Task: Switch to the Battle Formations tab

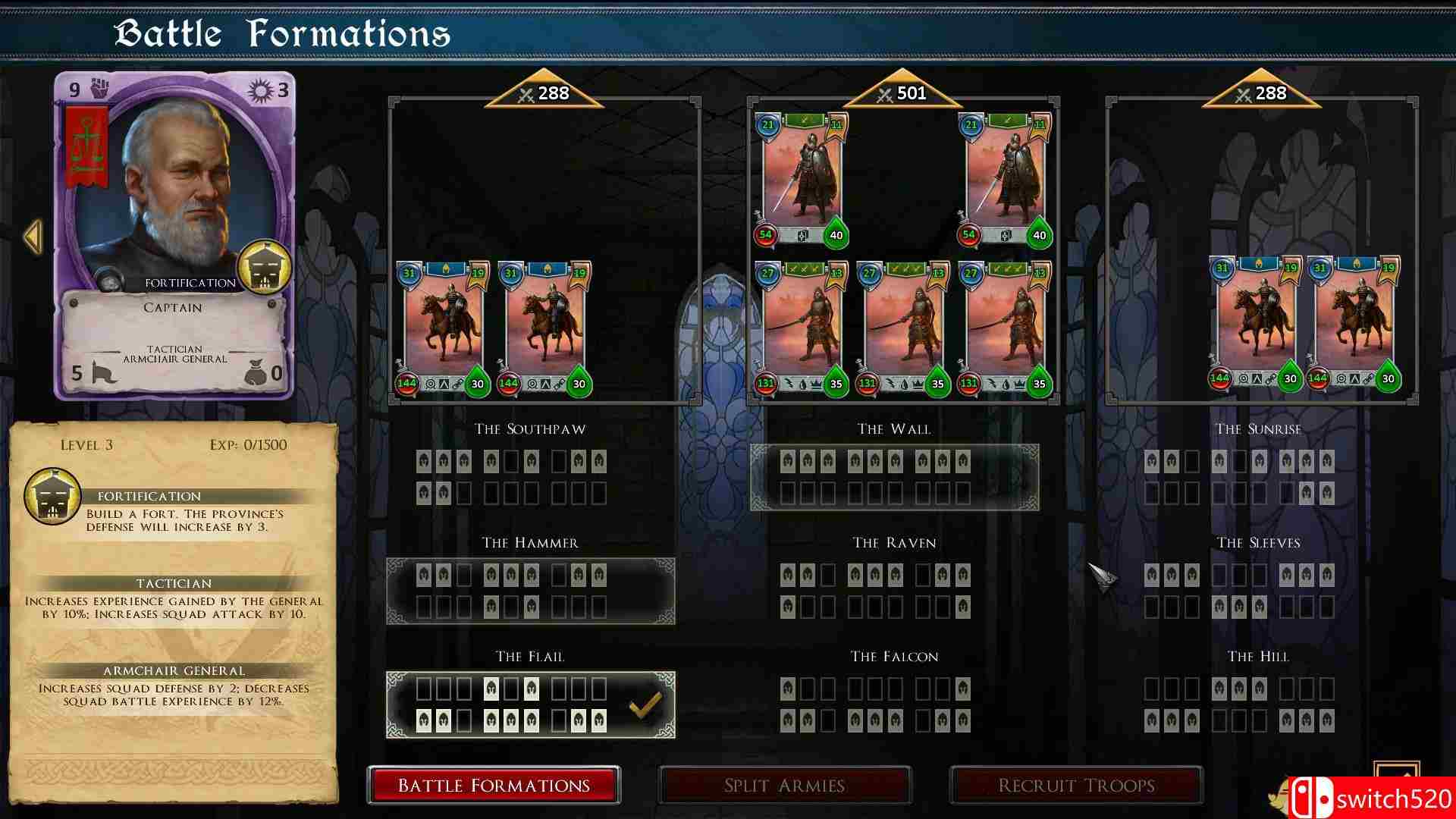Action: 494,785
